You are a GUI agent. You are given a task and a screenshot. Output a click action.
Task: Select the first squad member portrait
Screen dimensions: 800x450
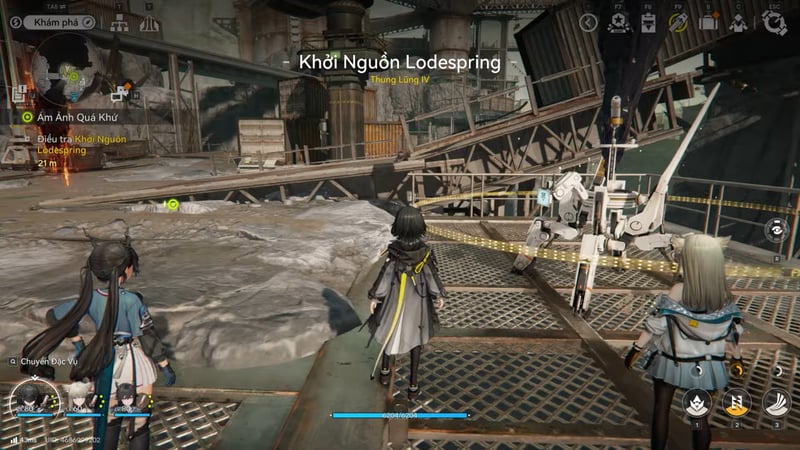pyautogui.click(x=28, y=398)
